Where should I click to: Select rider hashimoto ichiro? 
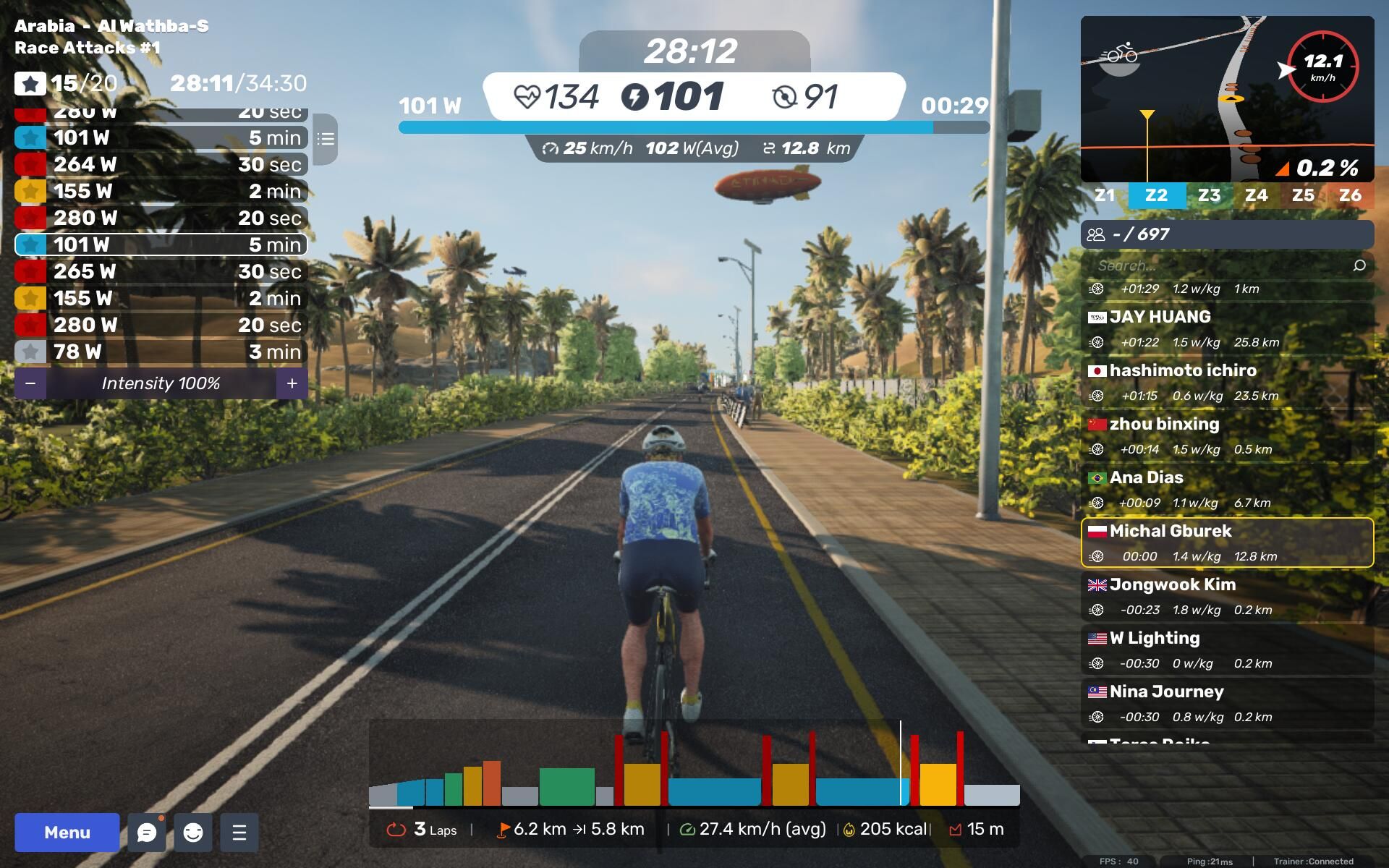point(1227,382)
